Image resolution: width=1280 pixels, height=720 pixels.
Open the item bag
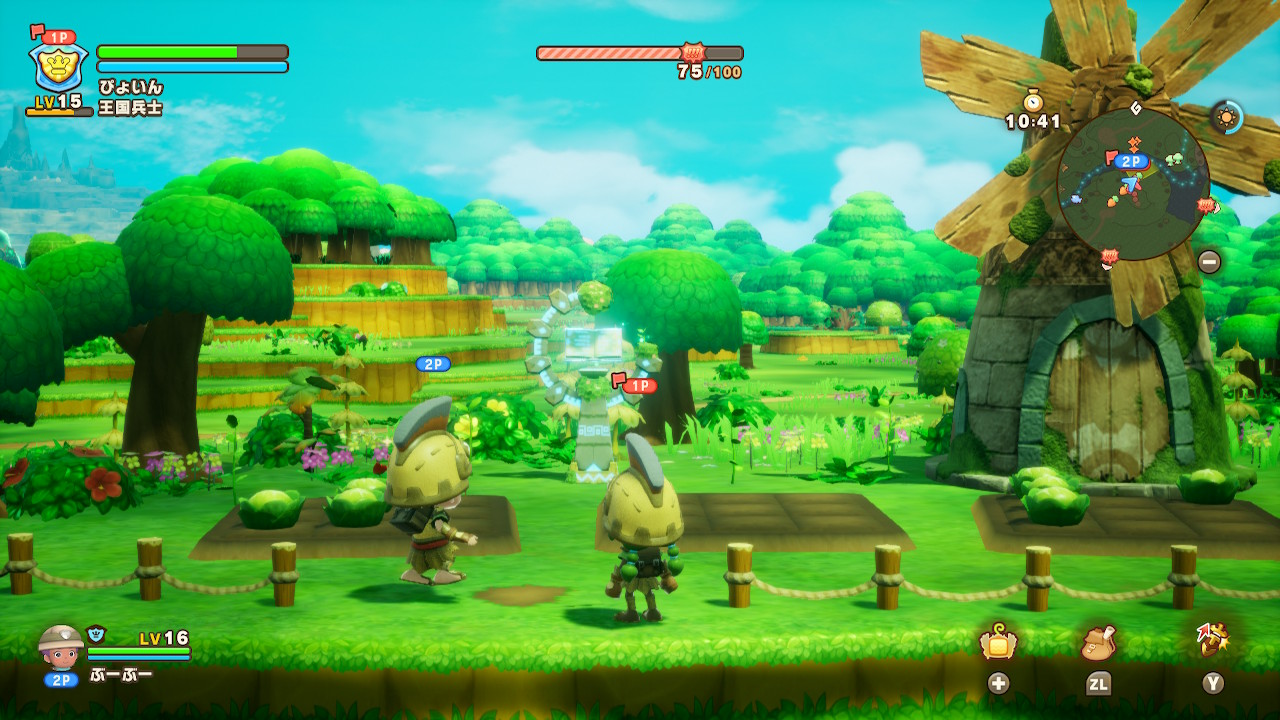1098,643
